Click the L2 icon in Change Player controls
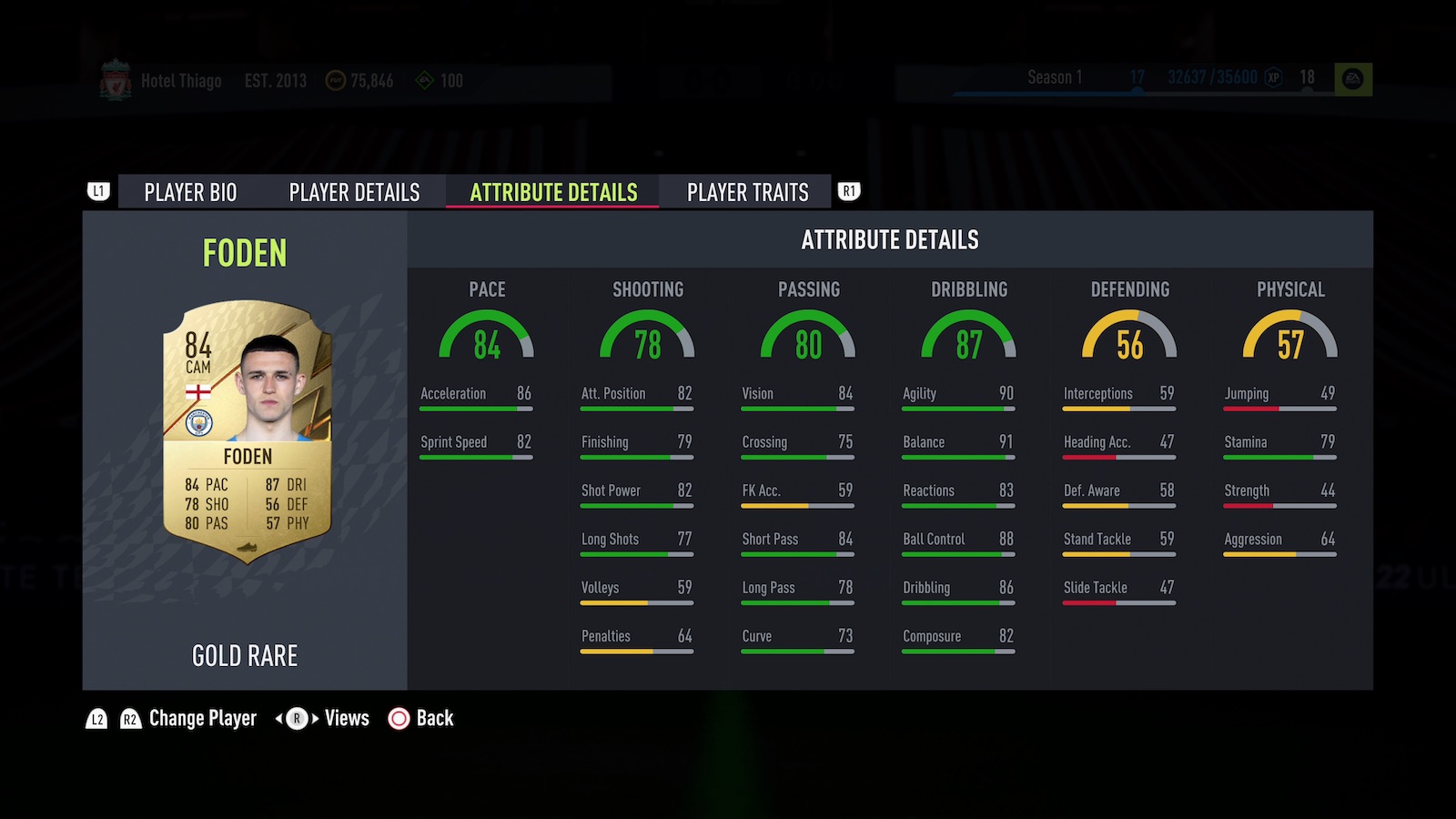The width and height of the screenshot is (1456, 819). 95,719
